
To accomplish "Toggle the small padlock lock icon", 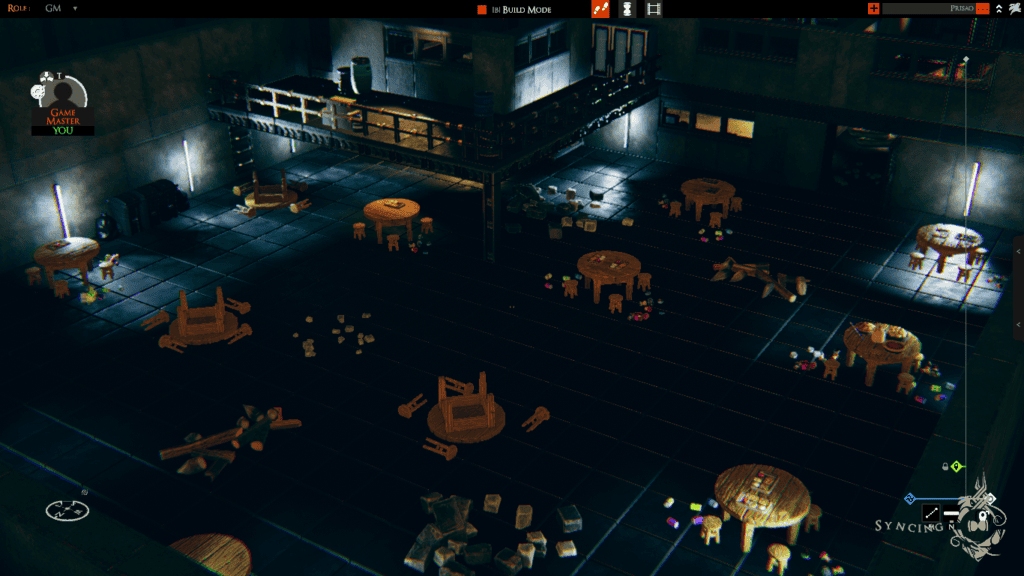I will pos(945,466).
